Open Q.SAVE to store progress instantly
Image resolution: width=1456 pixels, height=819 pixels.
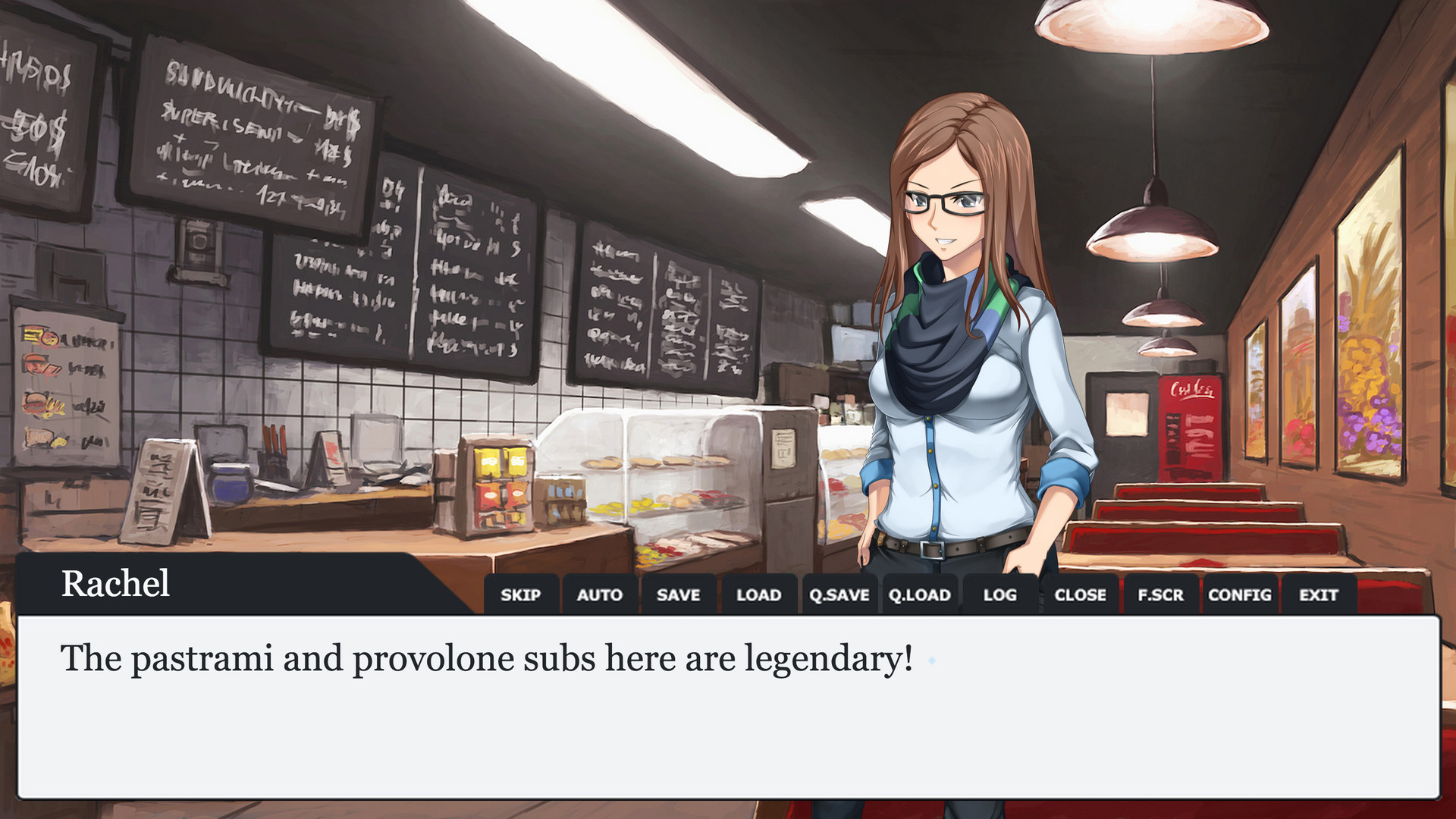tap(839, 595)
